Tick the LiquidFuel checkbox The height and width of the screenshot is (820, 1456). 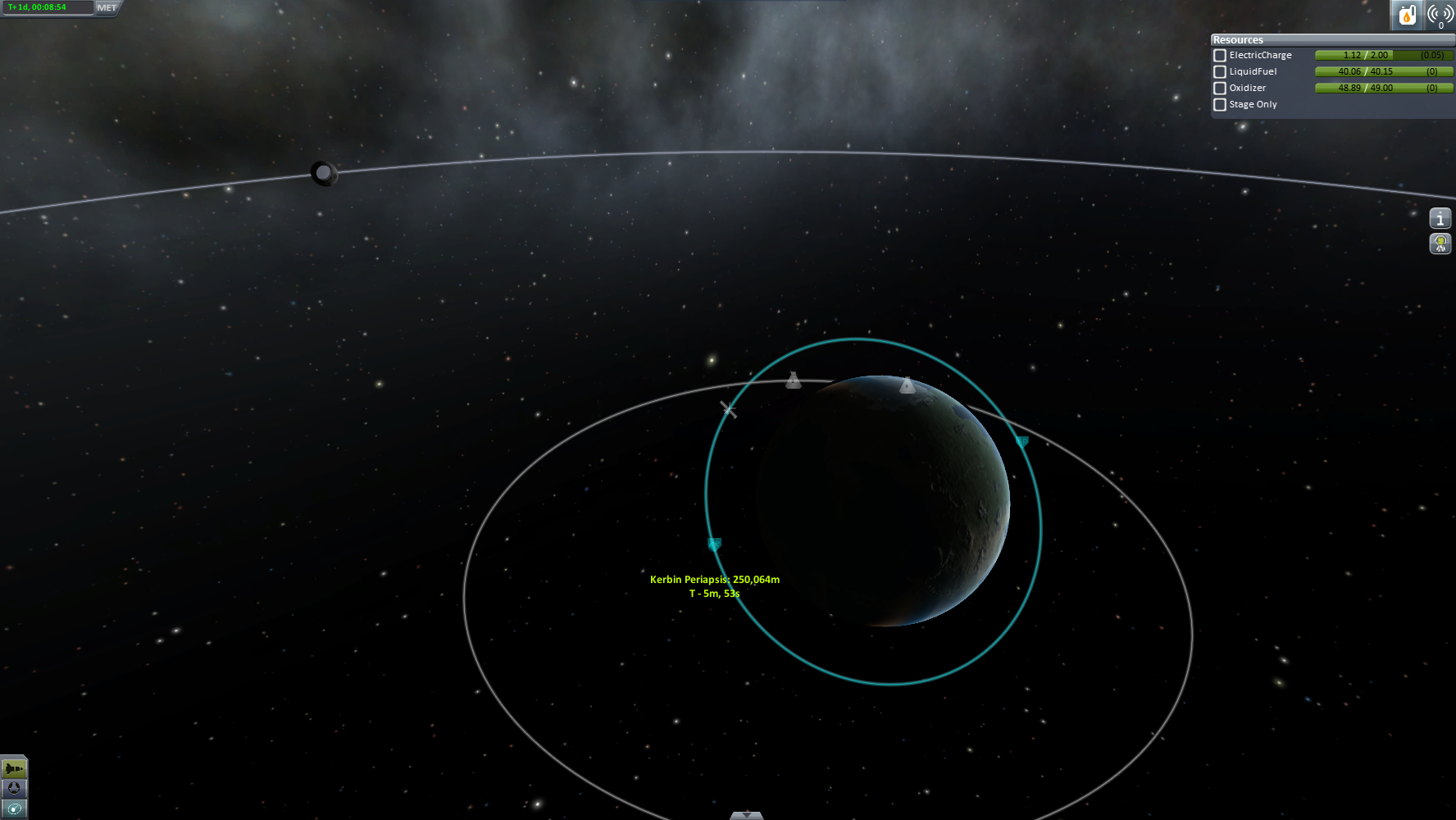click(x=1220, y=72)
